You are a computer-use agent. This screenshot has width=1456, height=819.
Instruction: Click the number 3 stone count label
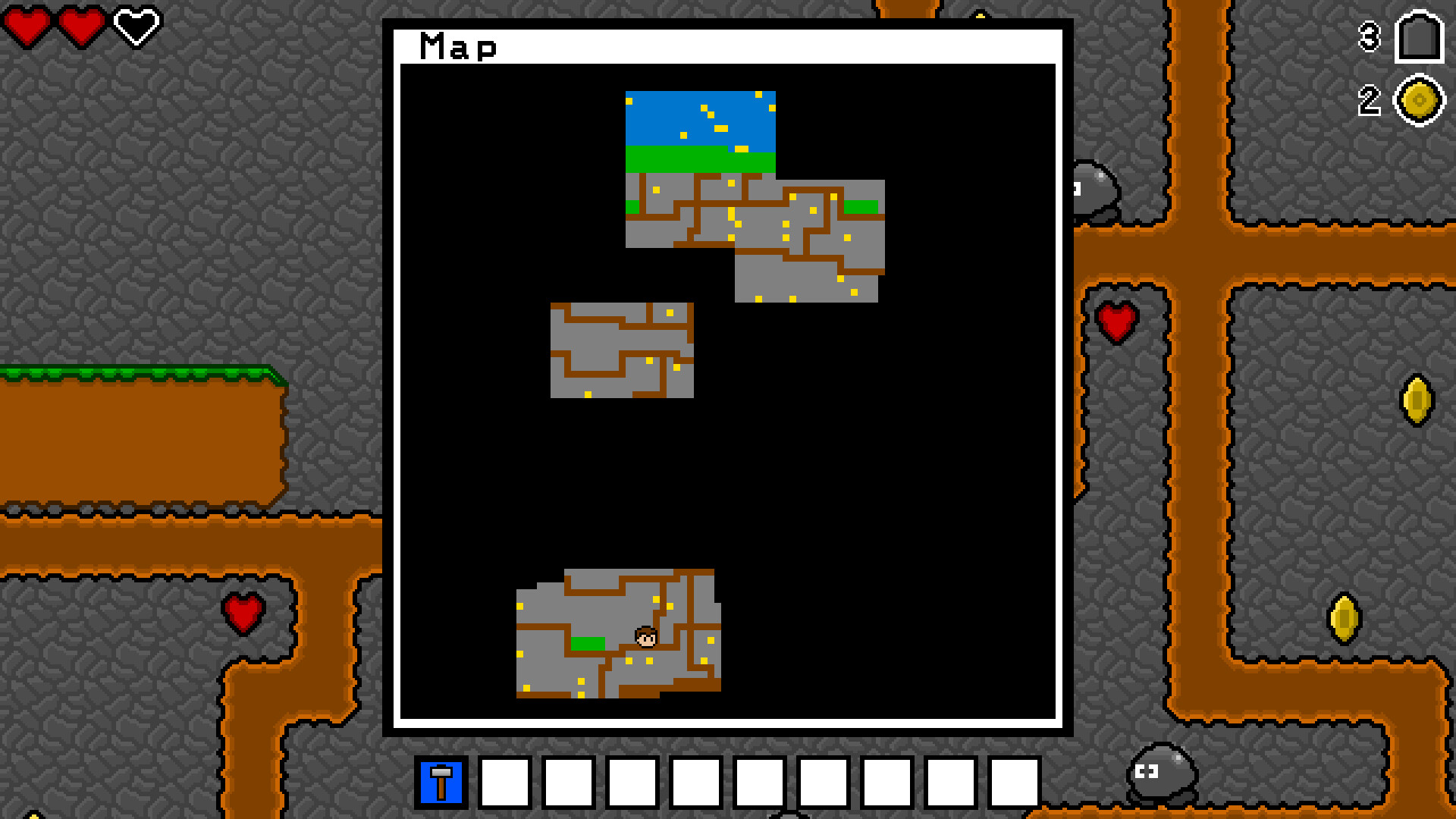[x=1368, y=38]
